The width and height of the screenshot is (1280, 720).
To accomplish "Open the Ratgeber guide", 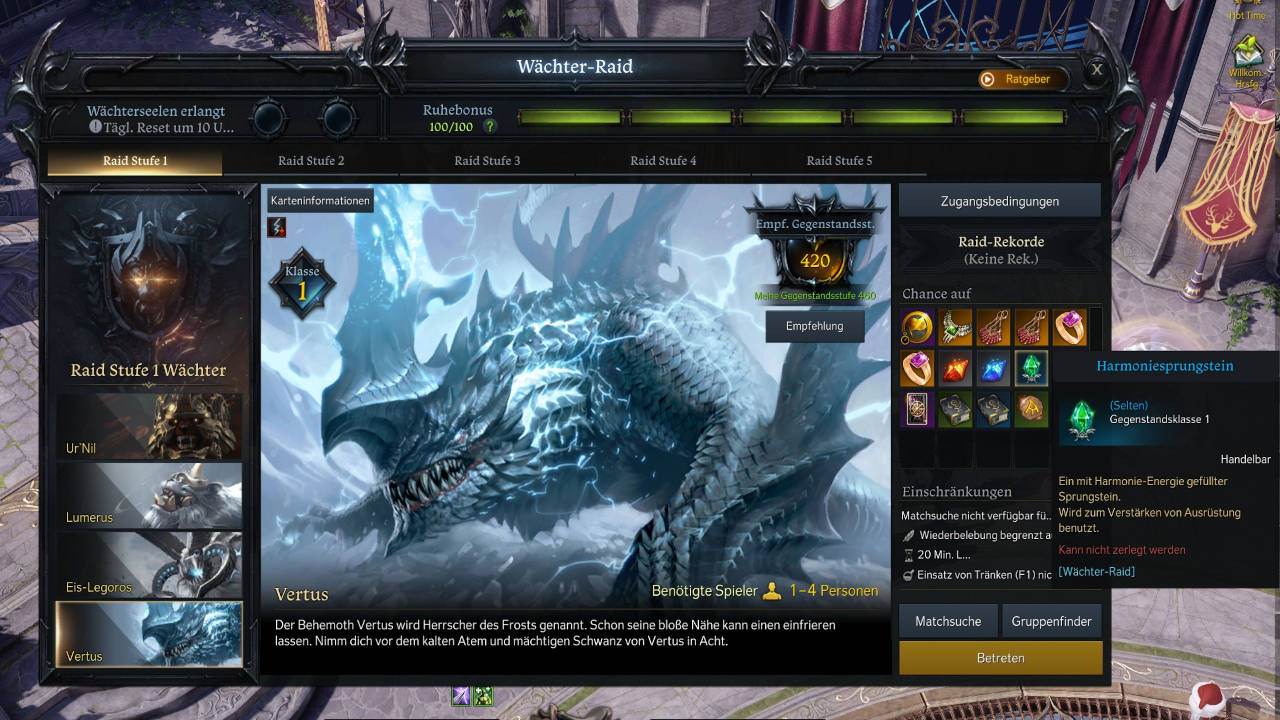I will click(x=1018, y=79).
